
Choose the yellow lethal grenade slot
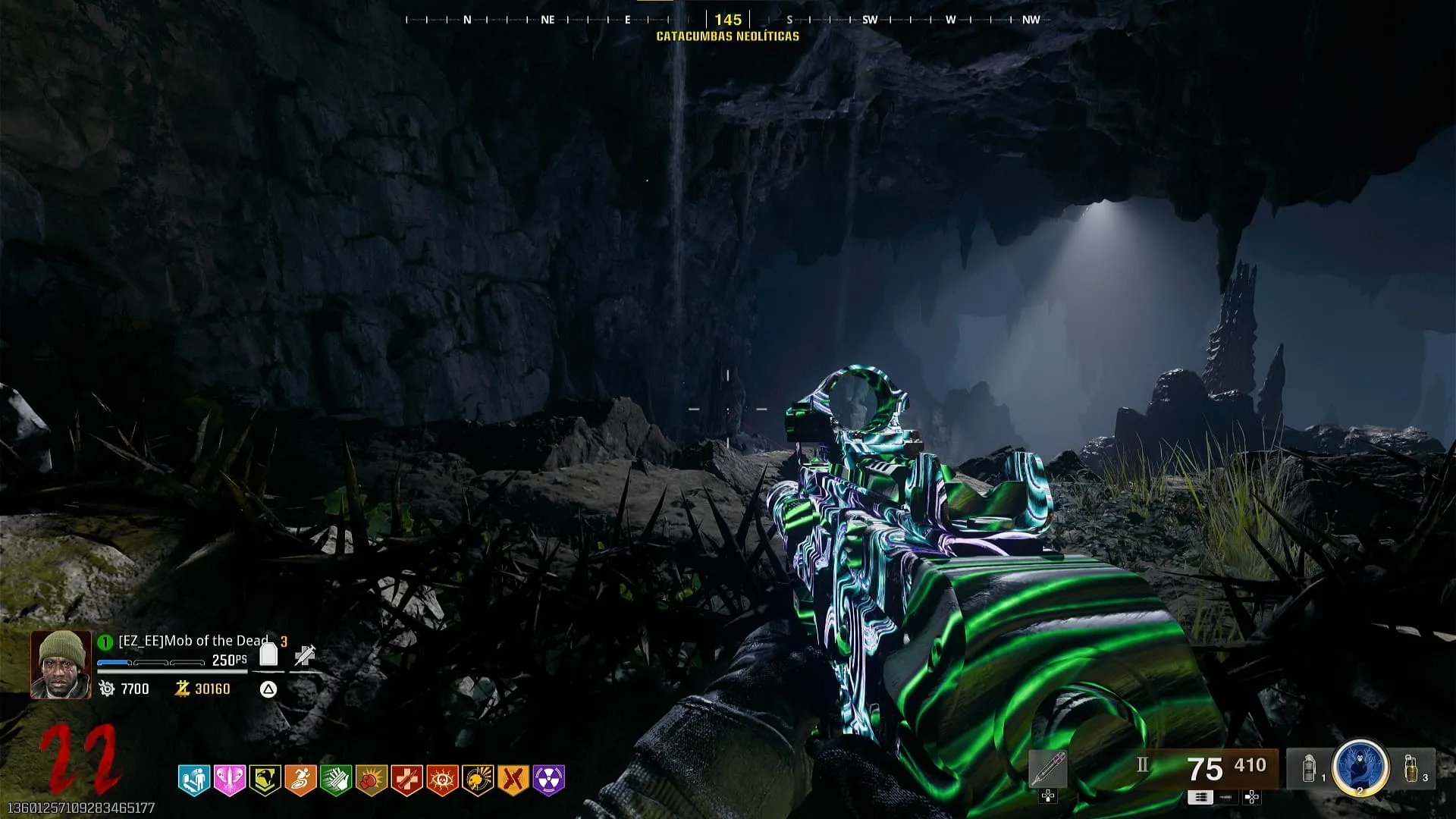[1410, 768]
